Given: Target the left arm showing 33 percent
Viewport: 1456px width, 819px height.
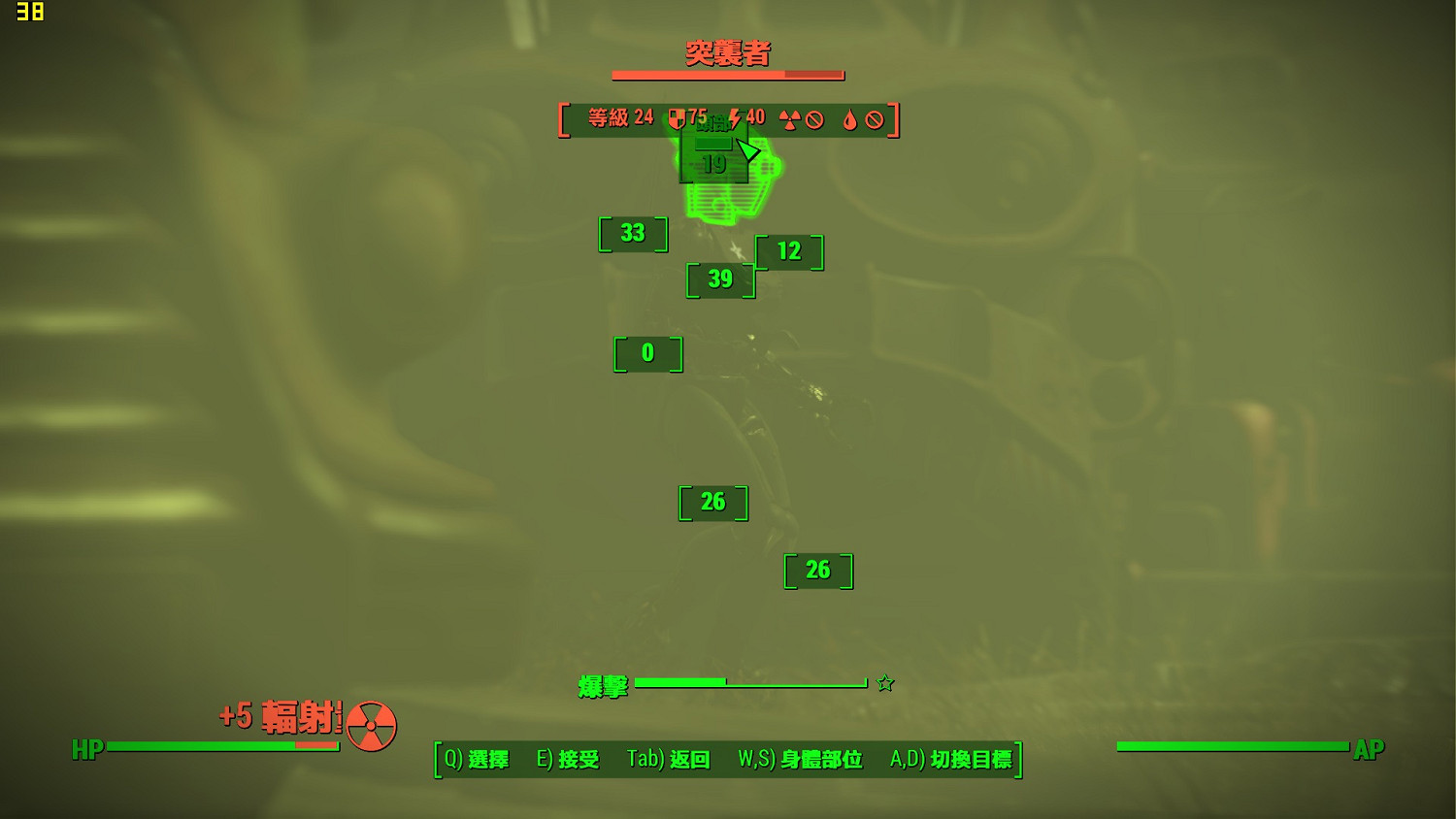Looking at the screenshot, I should 633,234.
